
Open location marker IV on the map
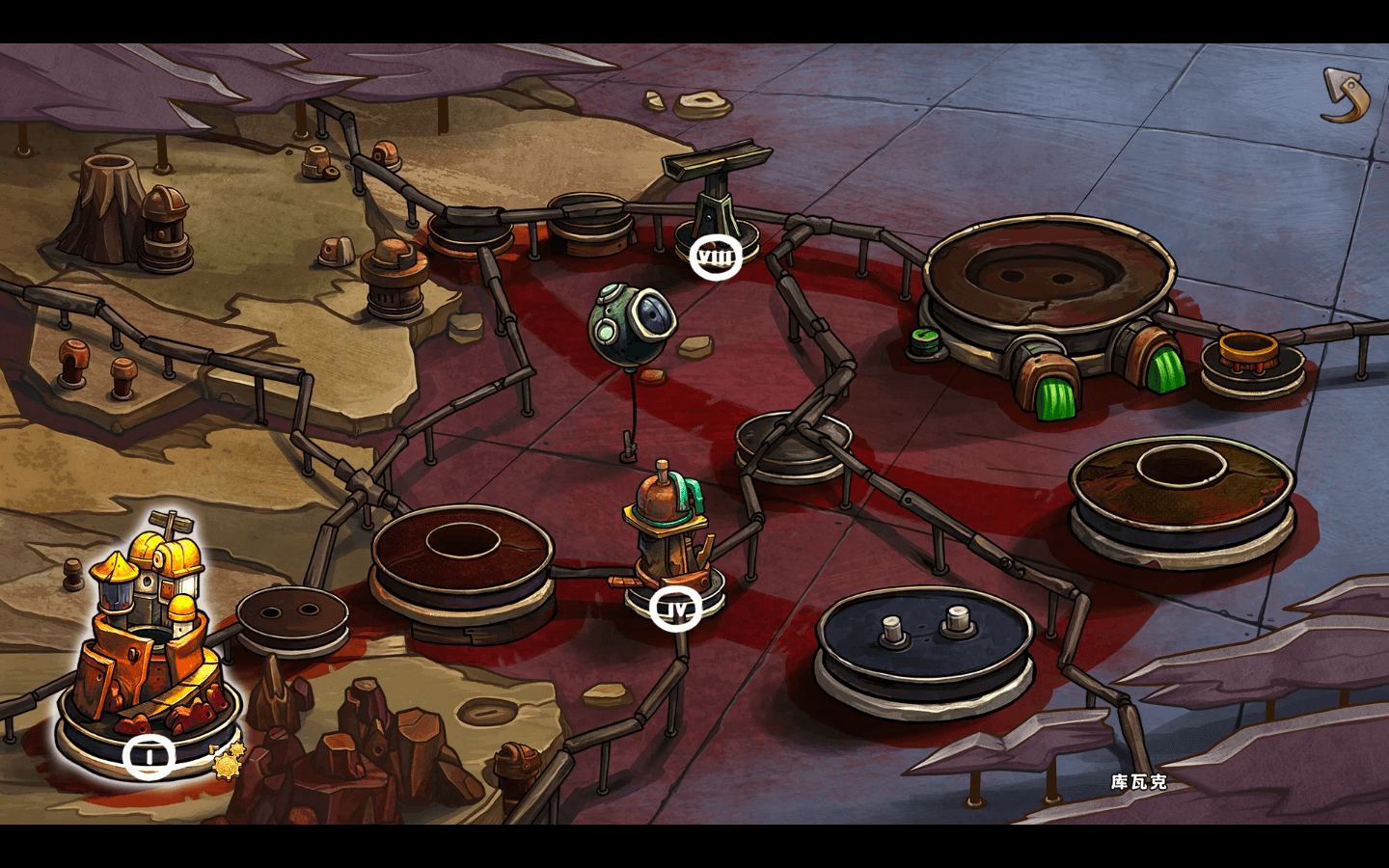pyautogui.click(x=677, y=610)
